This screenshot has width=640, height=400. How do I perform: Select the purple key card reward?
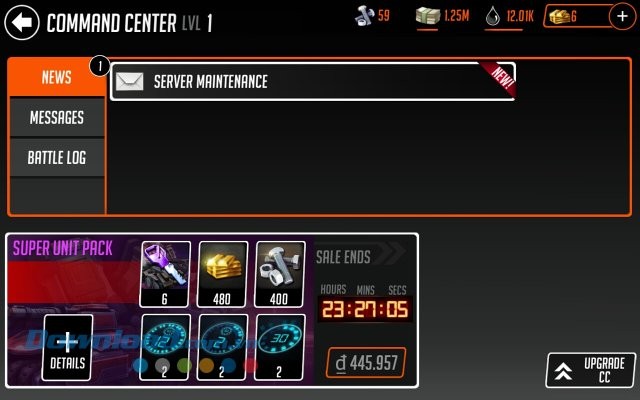[x=166, y=273]
